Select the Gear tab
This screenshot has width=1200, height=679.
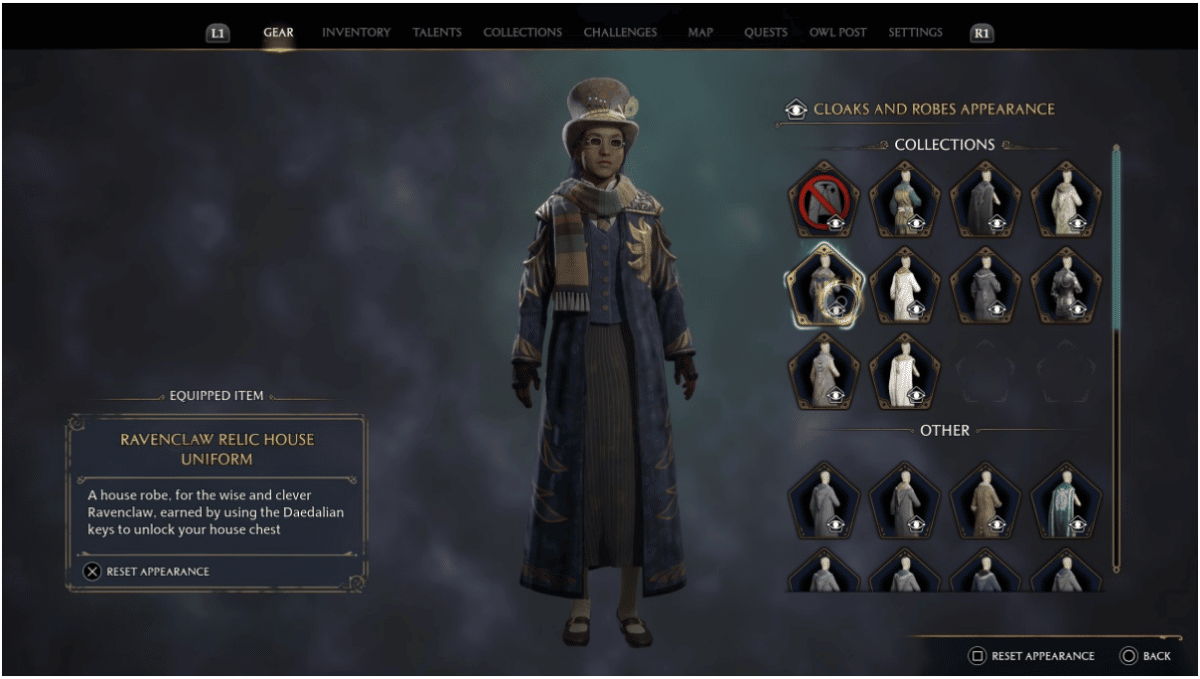pos(278,33)
